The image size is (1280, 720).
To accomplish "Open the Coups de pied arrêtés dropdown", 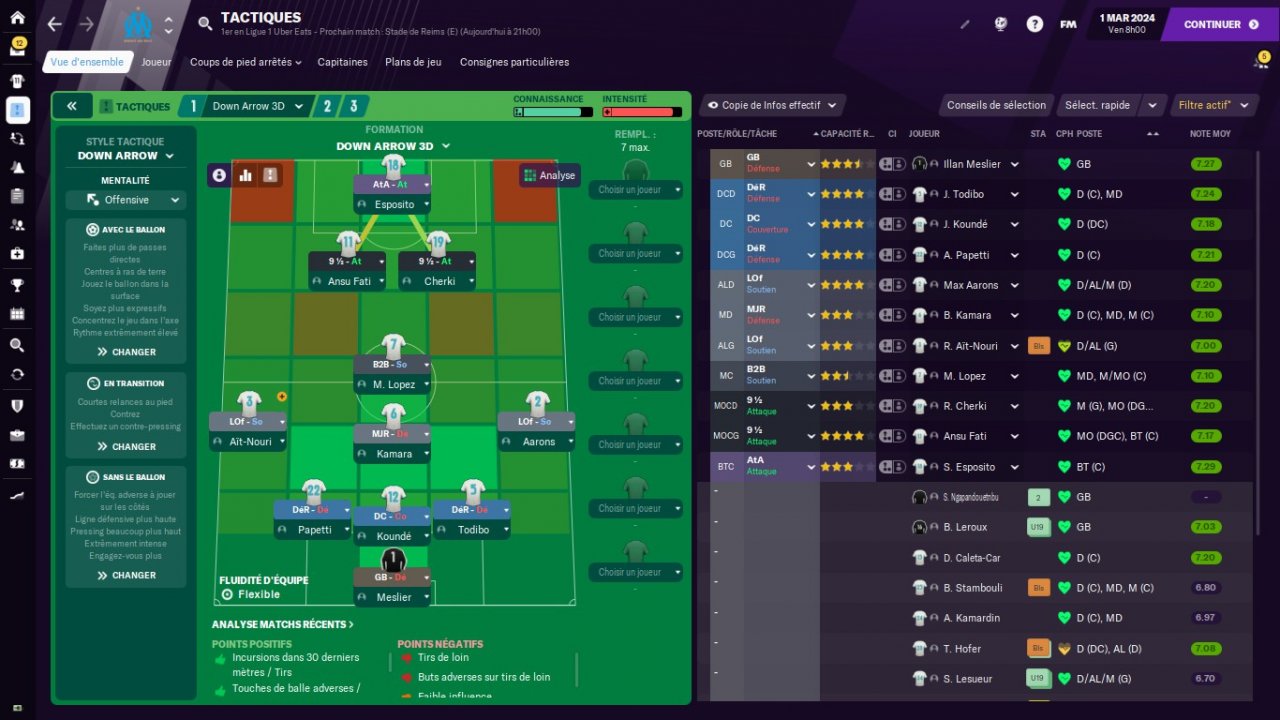I will tap(245, 62).
